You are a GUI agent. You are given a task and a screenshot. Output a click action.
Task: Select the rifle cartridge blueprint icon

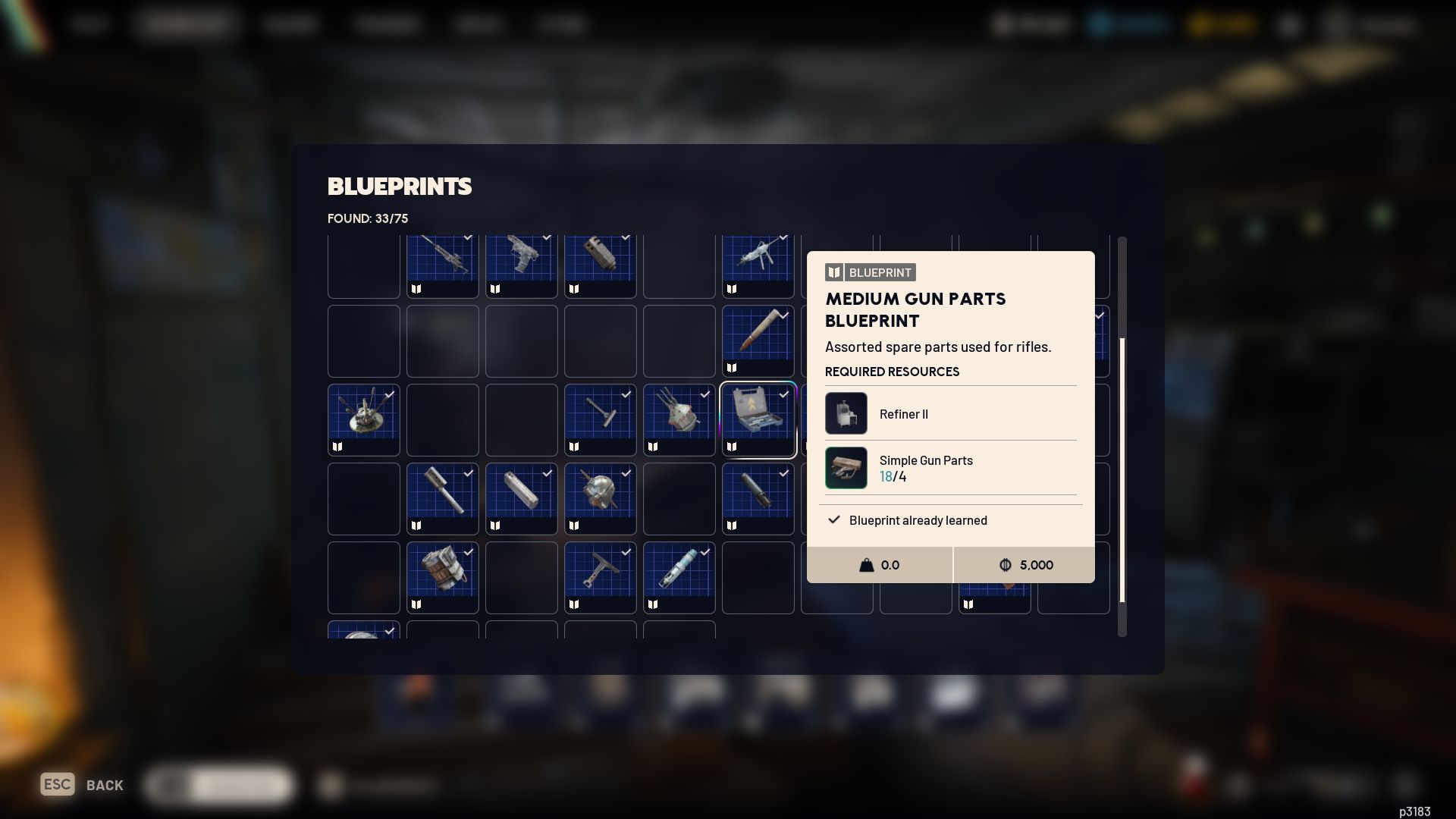click(x=756, y=340)
